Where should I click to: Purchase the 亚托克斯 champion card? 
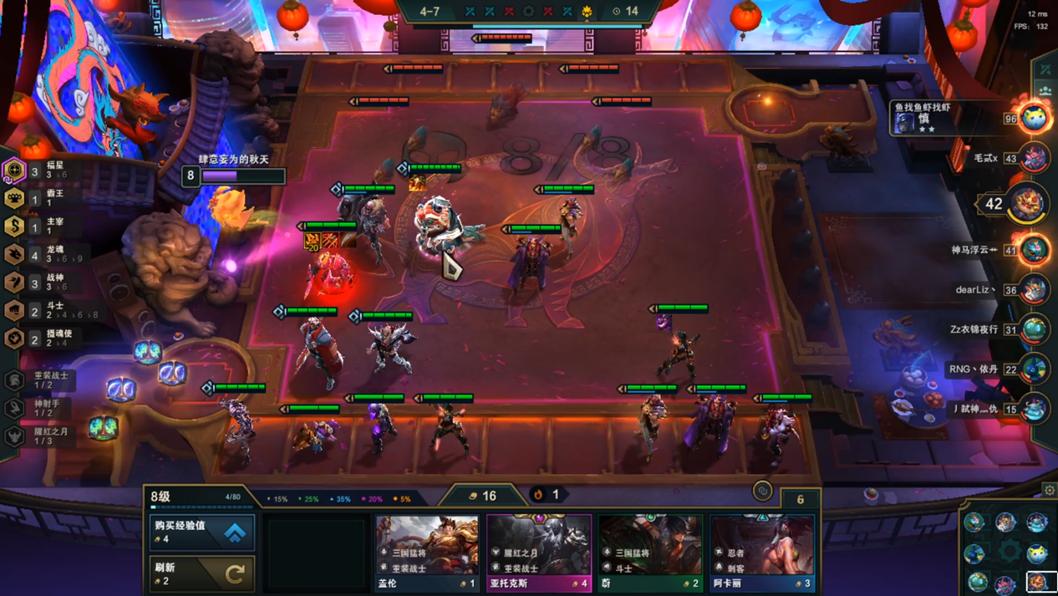coord(539,553)
